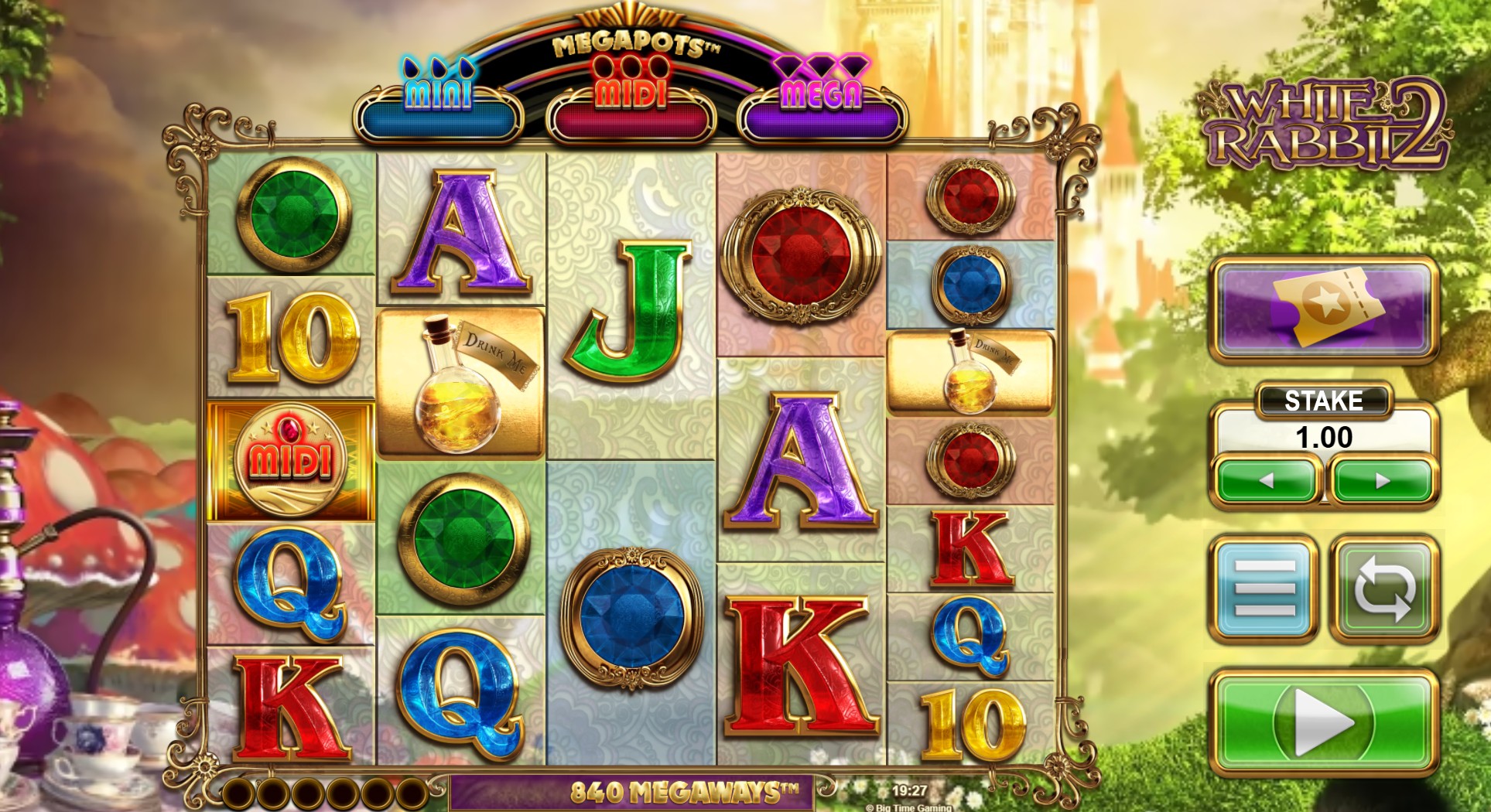Decrease the stake with the left arrow

[1267, 480]
